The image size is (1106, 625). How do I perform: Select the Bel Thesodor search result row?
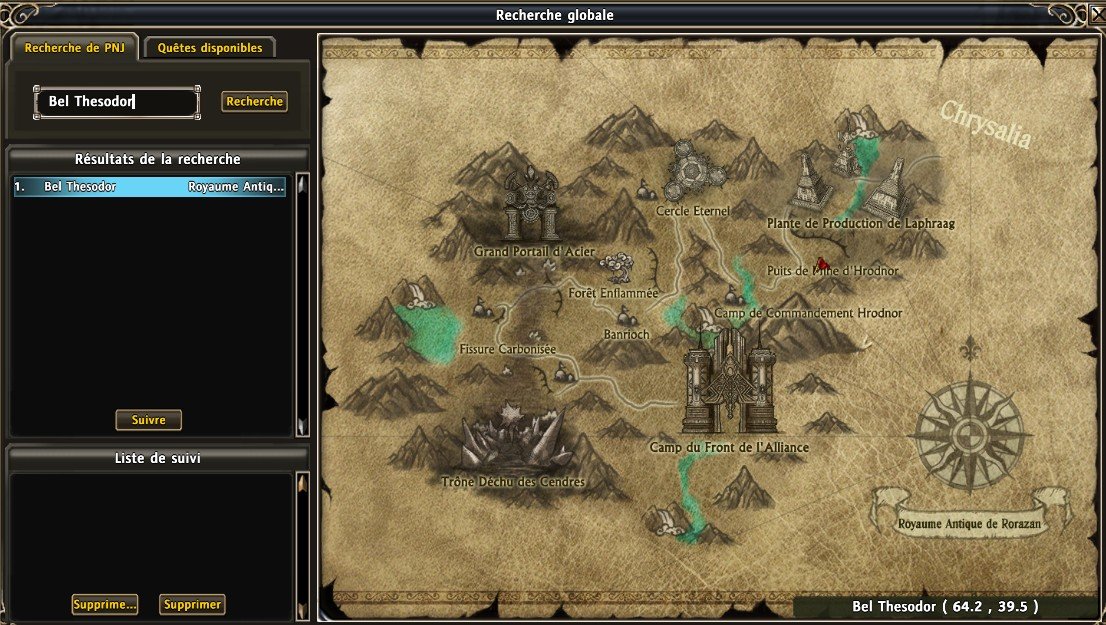click(150, 187)
